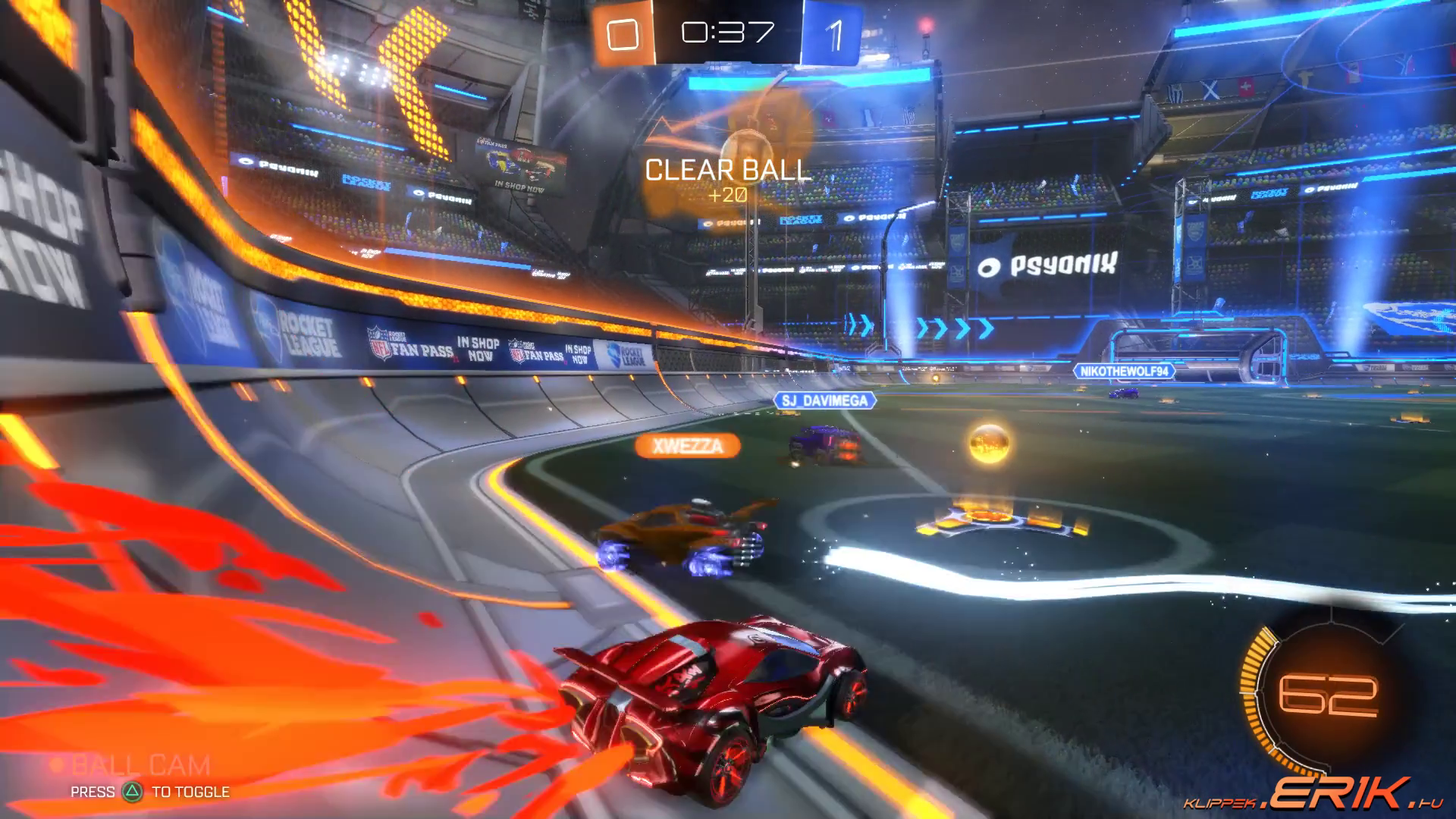Select the XWEZZA player nameplate
This screenshot has height=819, width=1456.
(x=688, y=446)
